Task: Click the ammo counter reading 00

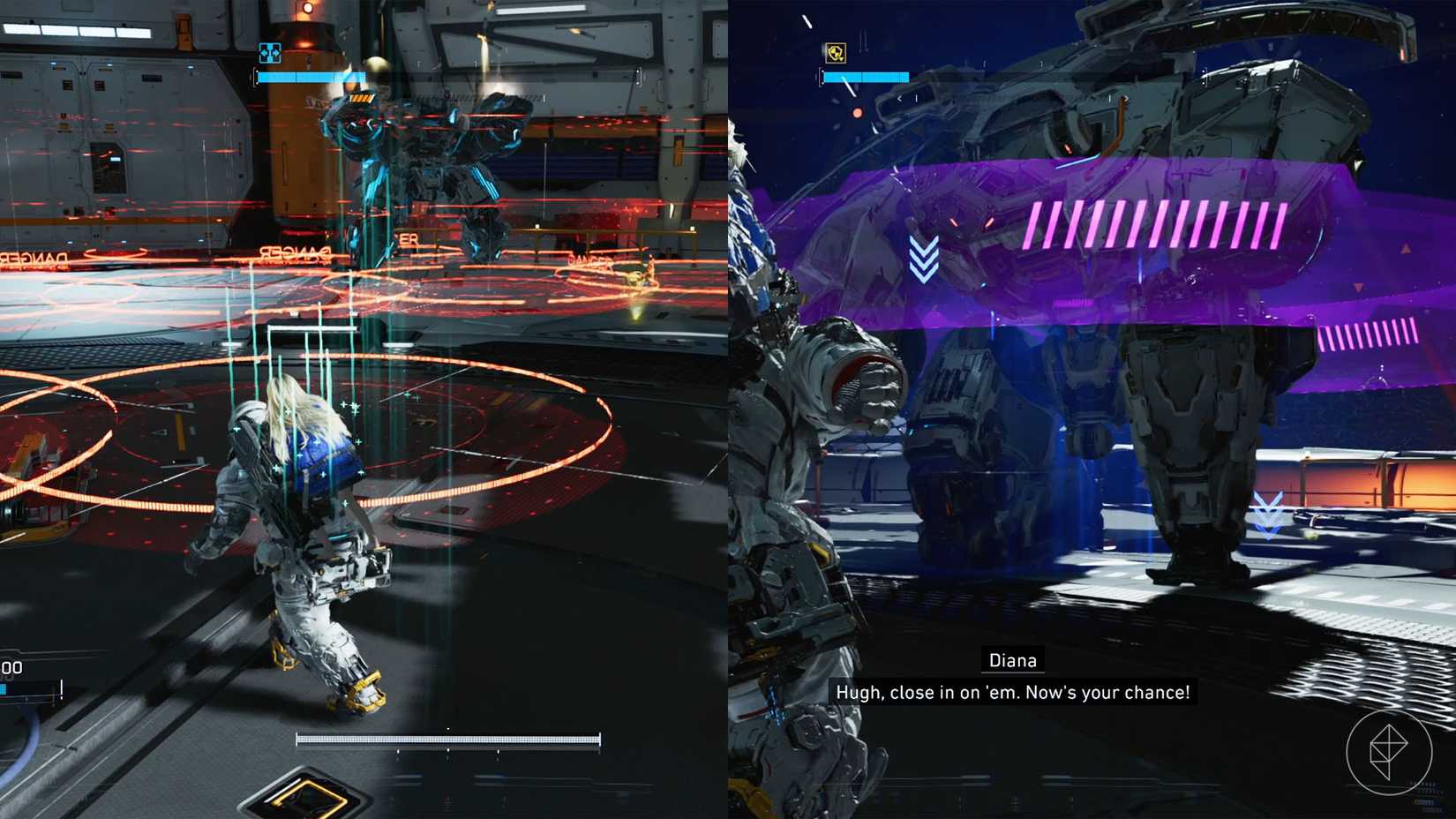Action: (11, 668)
